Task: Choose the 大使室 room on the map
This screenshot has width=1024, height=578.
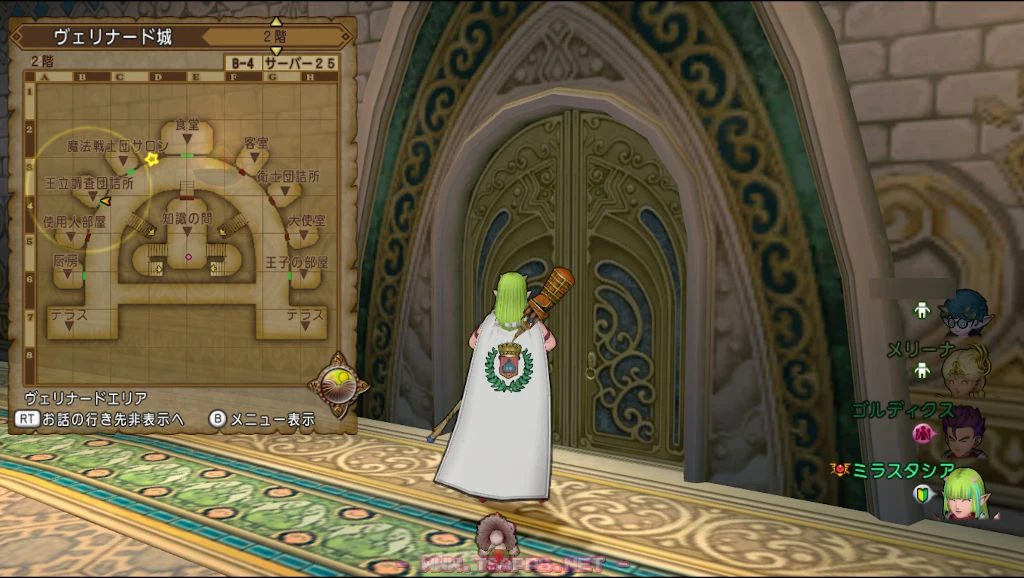Action: coord(306,219)
